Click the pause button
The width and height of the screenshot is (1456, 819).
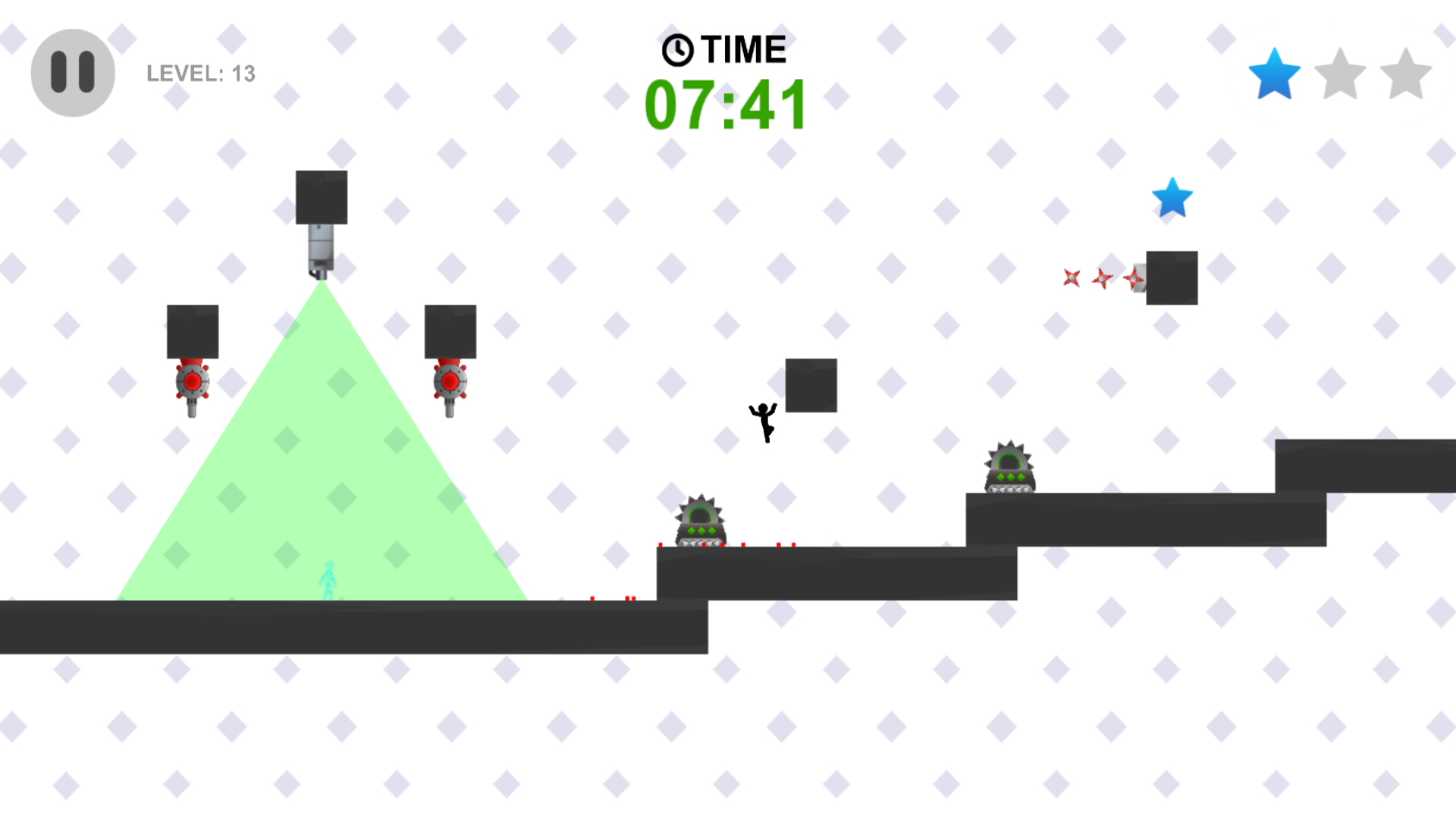(72, 71)
